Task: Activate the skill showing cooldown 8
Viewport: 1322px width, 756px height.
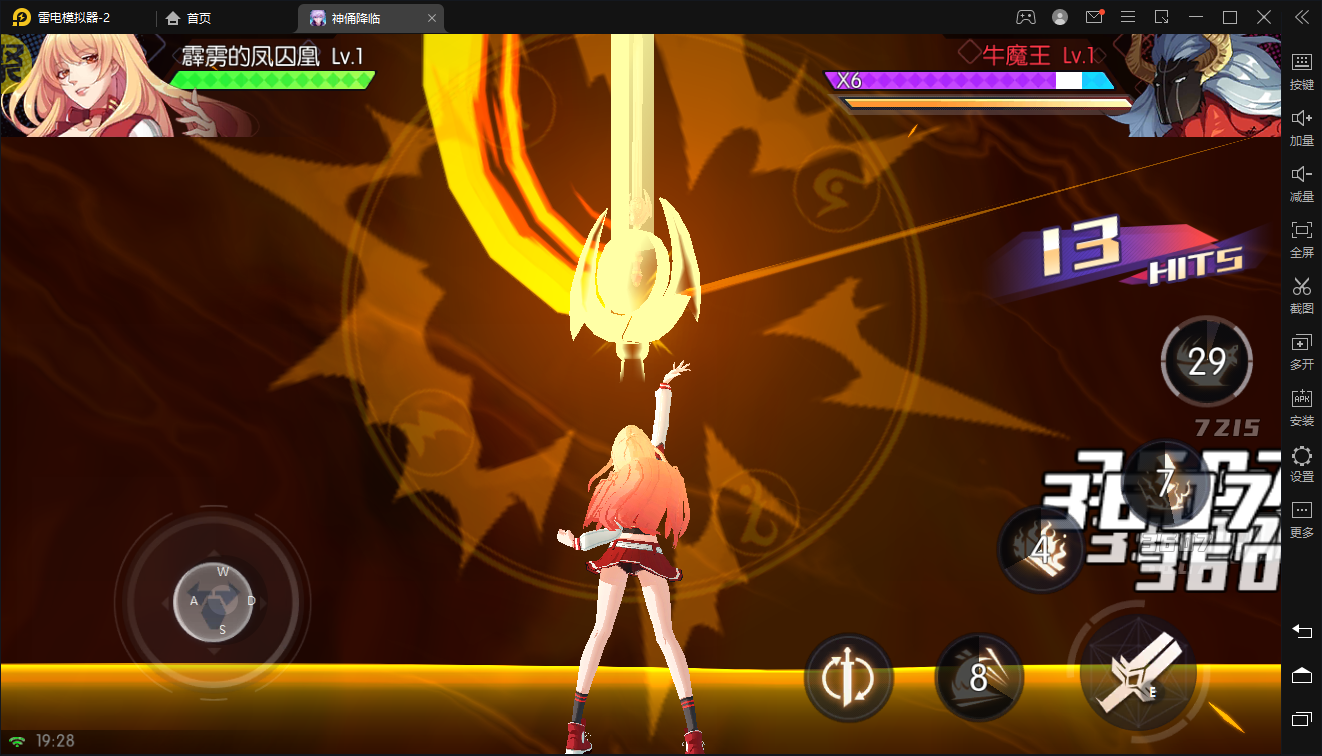Action: click(978, 677)
